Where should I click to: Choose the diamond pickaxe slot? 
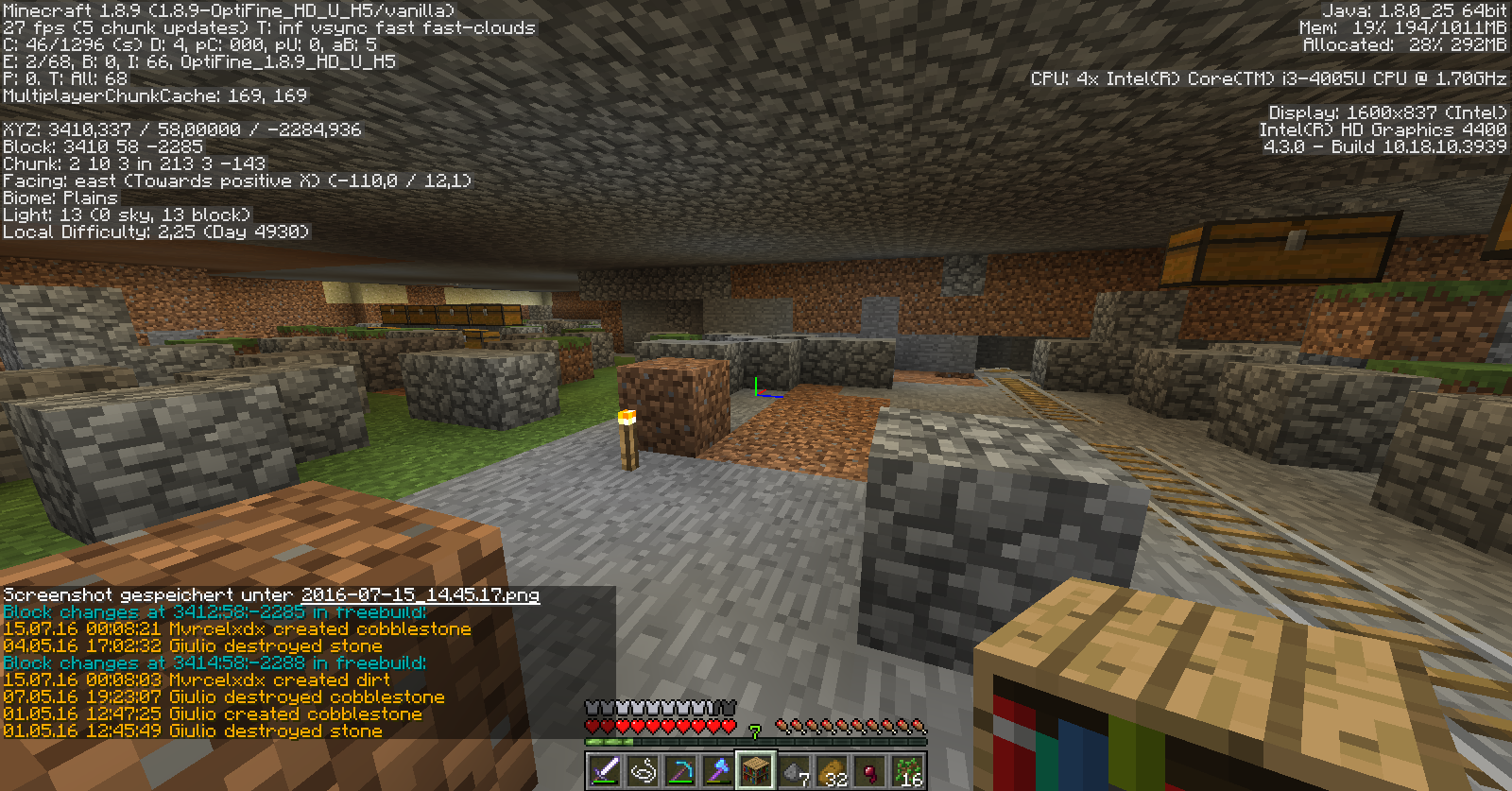680,770
